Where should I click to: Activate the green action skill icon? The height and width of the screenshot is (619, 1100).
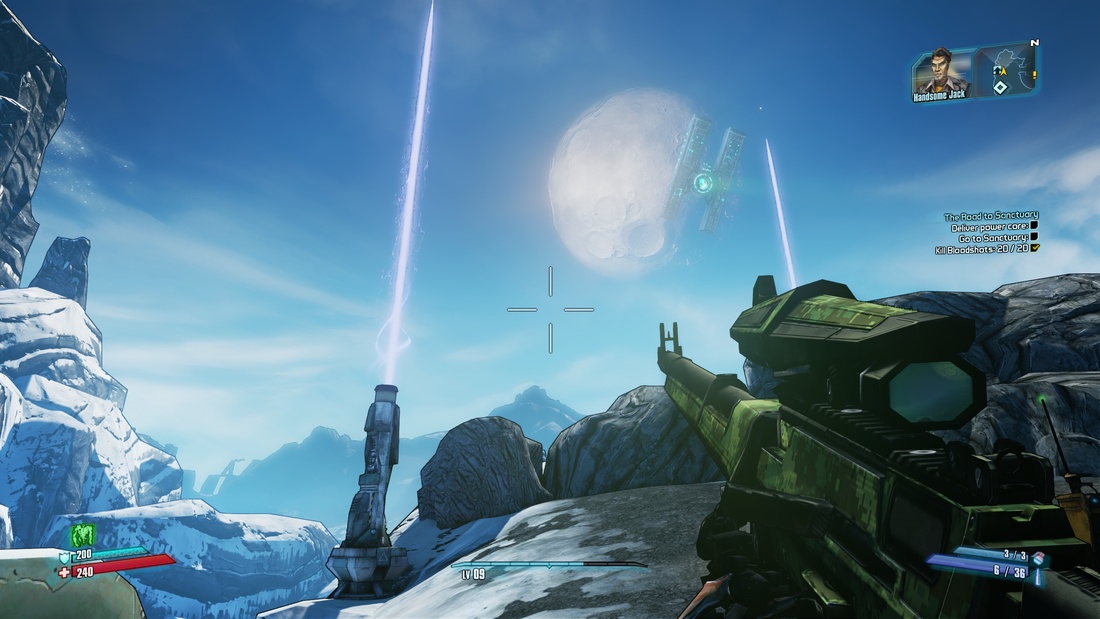83,535
